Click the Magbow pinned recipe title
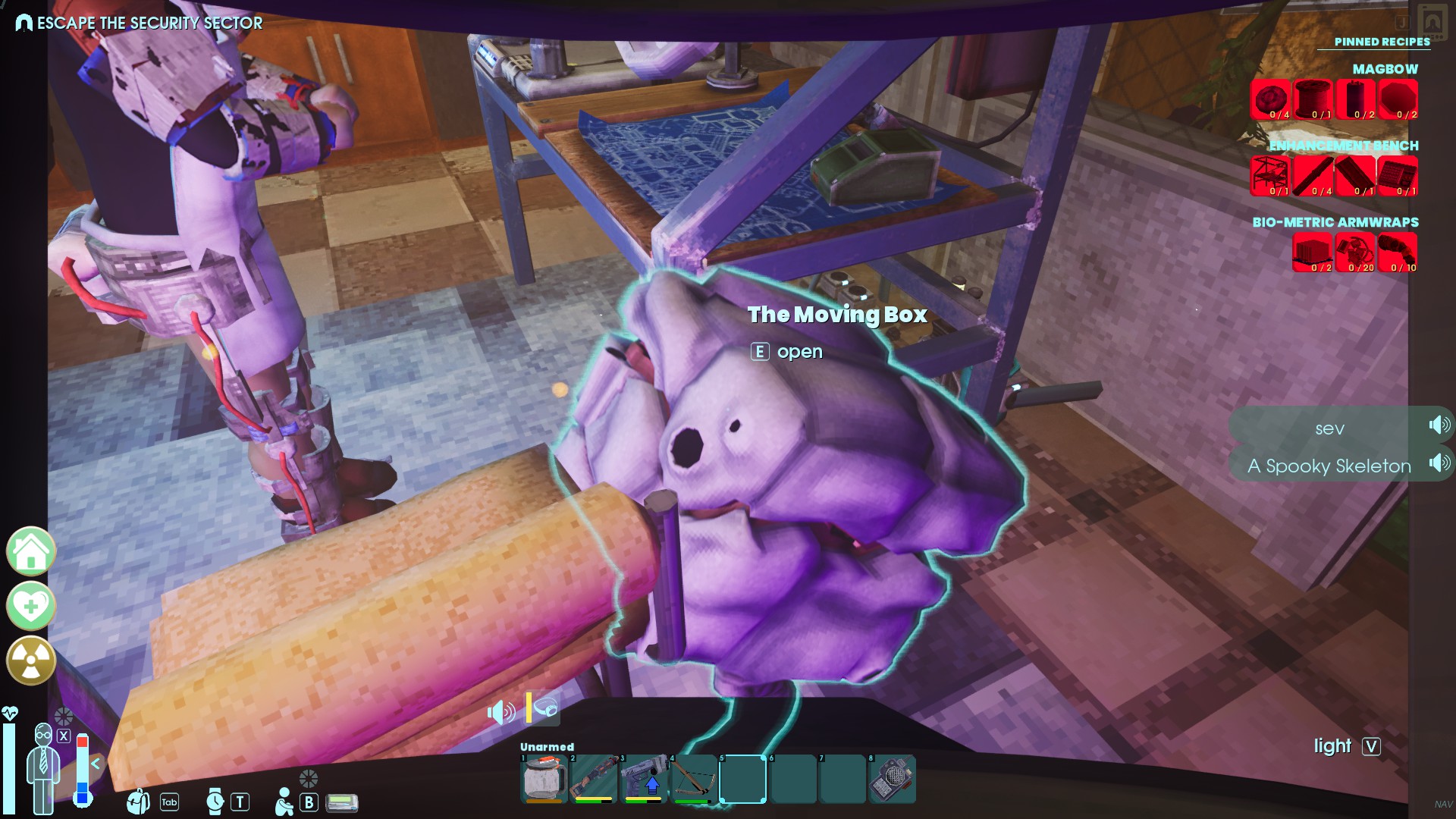The width and height of the screenshot is (1456, 819). click(x=1385, y=69)
